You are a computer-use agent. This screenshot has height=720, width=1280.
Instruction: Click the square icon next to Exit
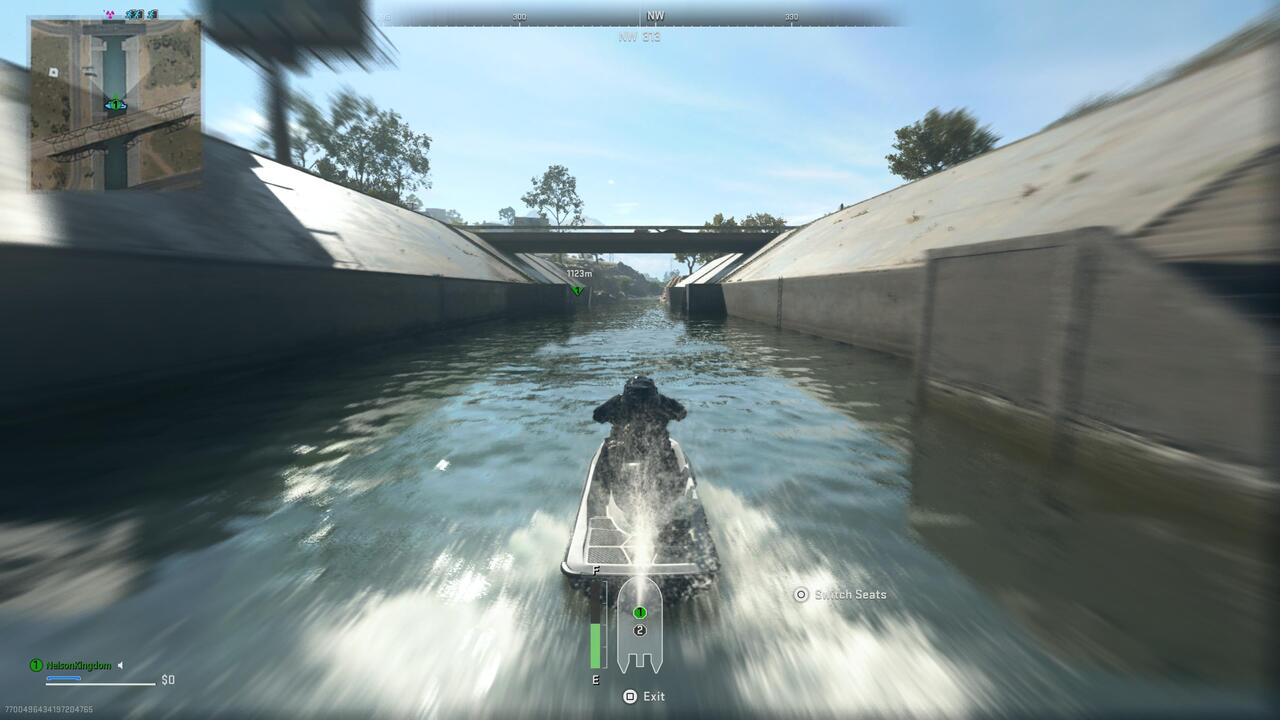pyautogui.click(x=628, y=697)
